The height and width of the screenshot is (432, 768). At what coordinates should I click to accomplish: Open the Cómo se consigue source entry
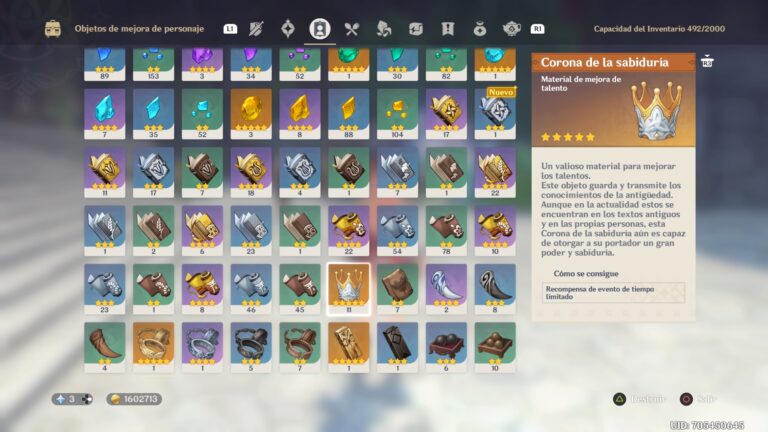[613, 292]
